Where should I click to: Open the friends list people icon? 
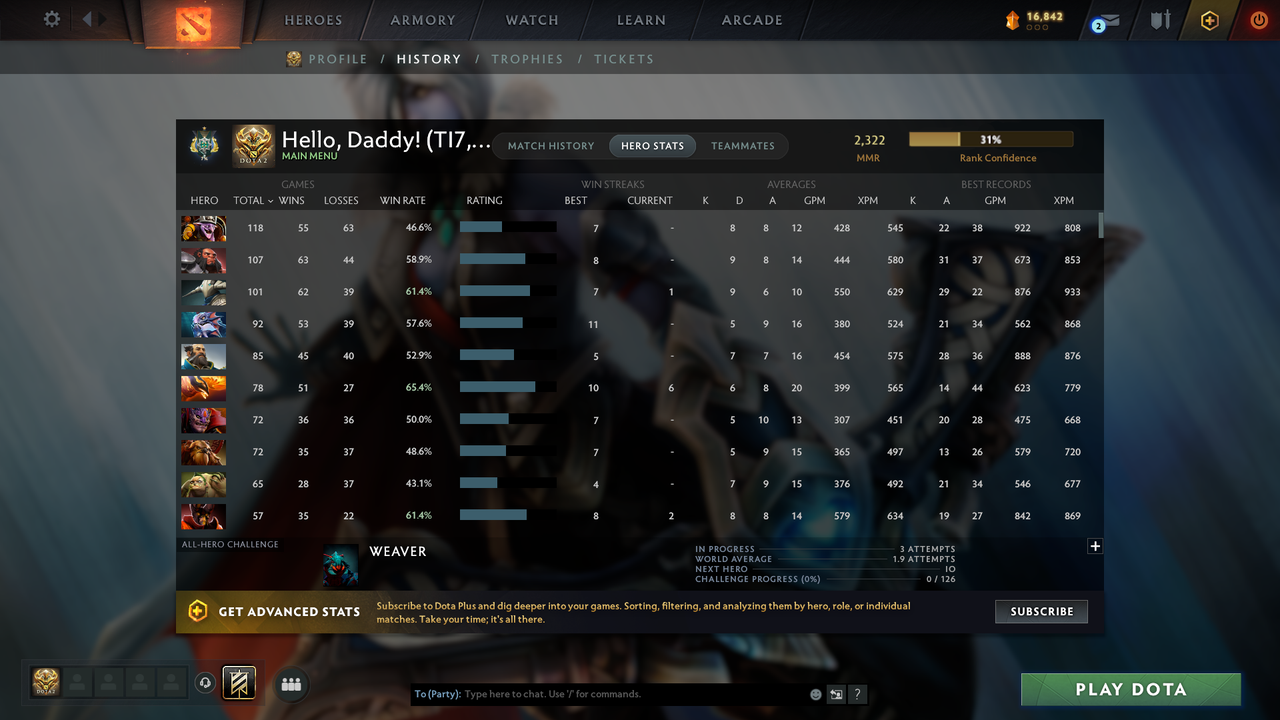point(291,685)
